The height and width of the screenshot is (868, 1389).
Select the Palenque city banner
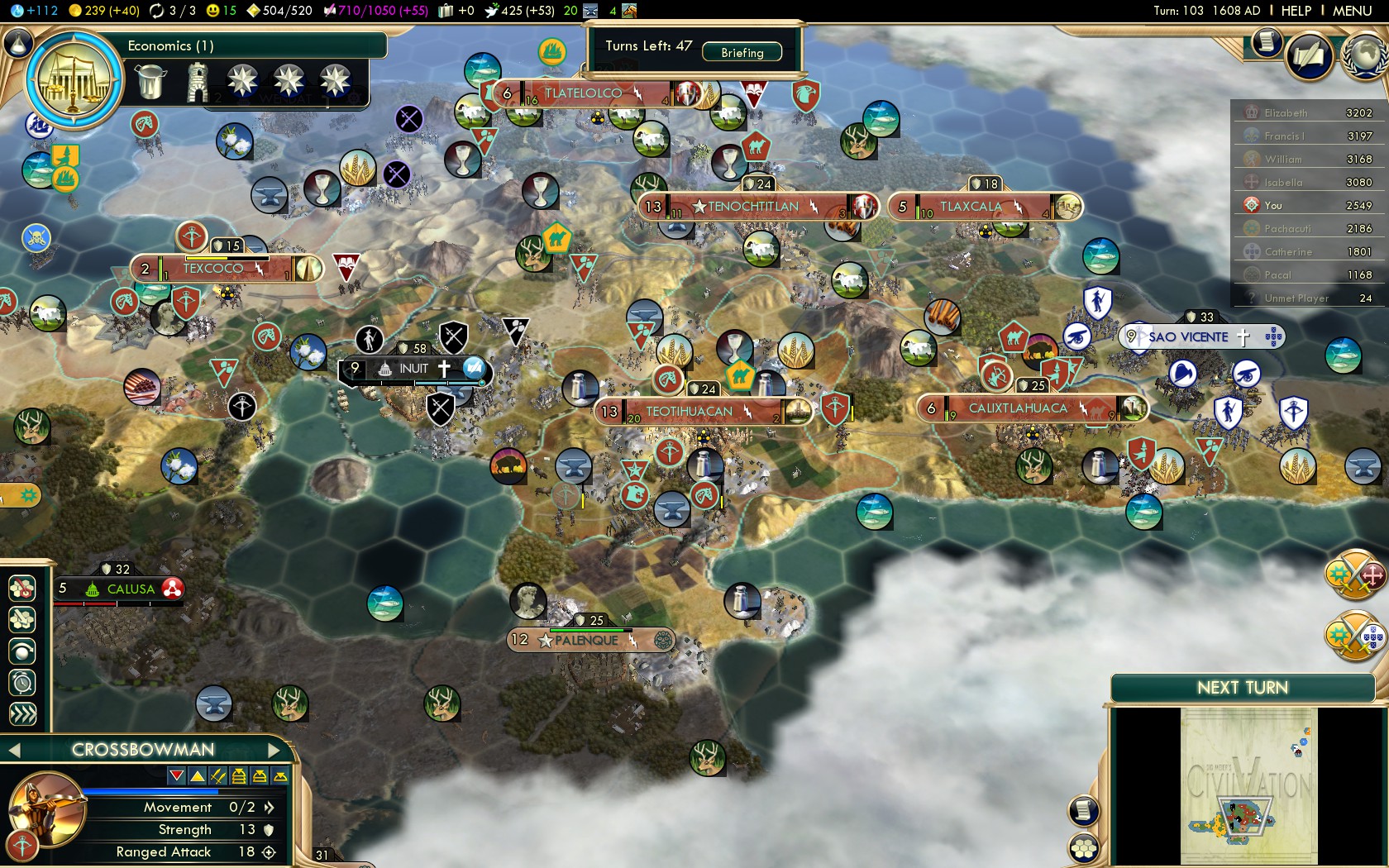pos(586,640)
